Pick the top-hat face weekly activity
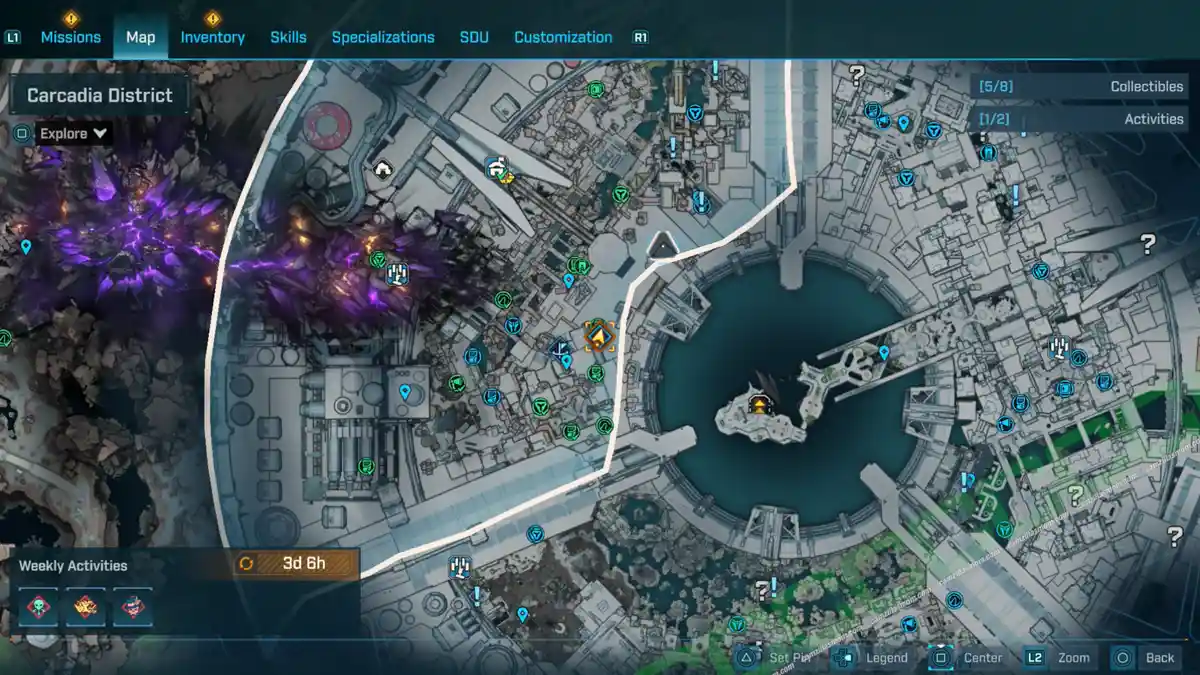Image resolution: width=1200 pixels, height=675 pixels. click(132, 606)
